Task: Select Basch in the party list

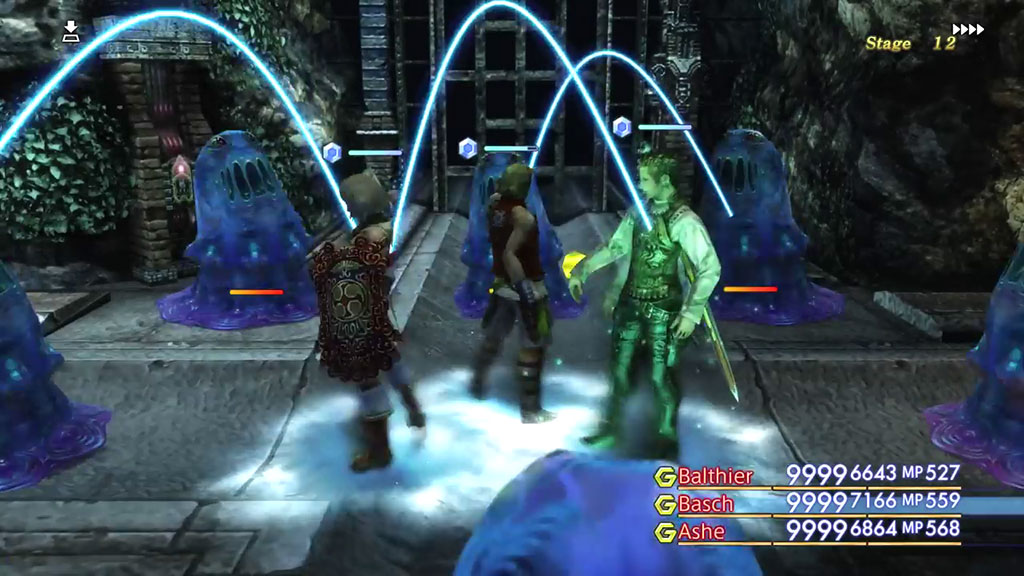Action: pyautogui.click(x=705, y=503)
